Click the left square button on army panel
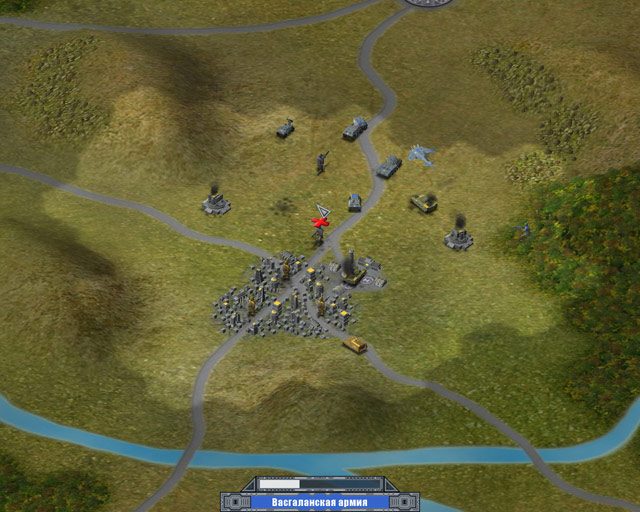 [x=233, y=502]
